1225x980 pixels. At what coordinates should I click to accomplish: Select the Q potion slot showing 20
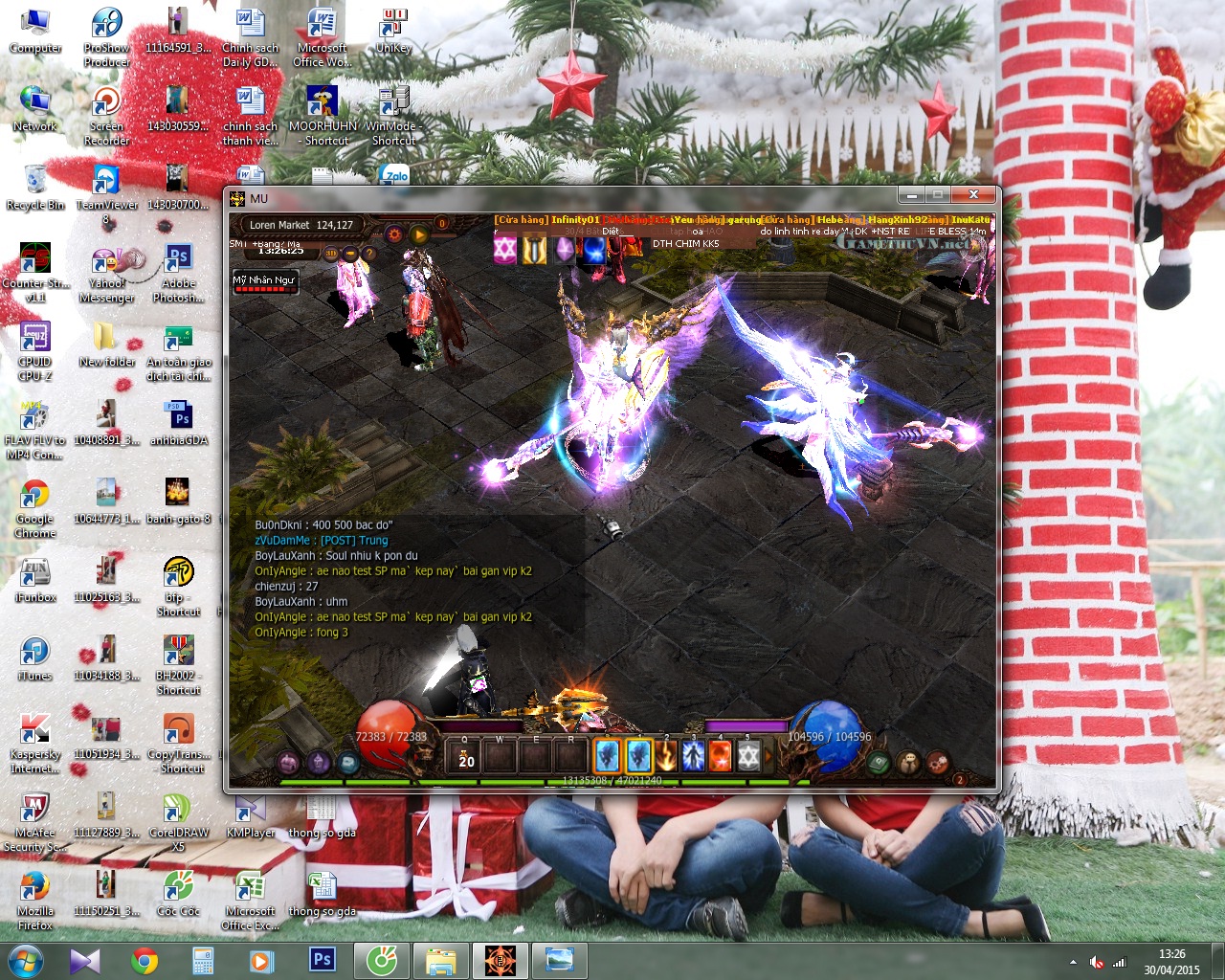tap(467, 756)
